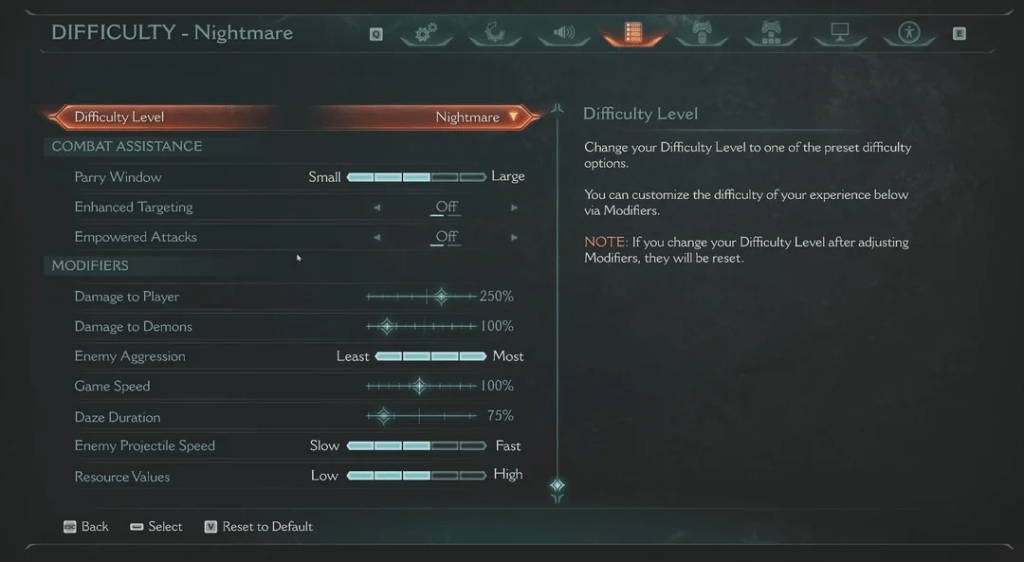Open the accessibility figure tab
This screenshot has width=1024, height=562.
(908, 34)
